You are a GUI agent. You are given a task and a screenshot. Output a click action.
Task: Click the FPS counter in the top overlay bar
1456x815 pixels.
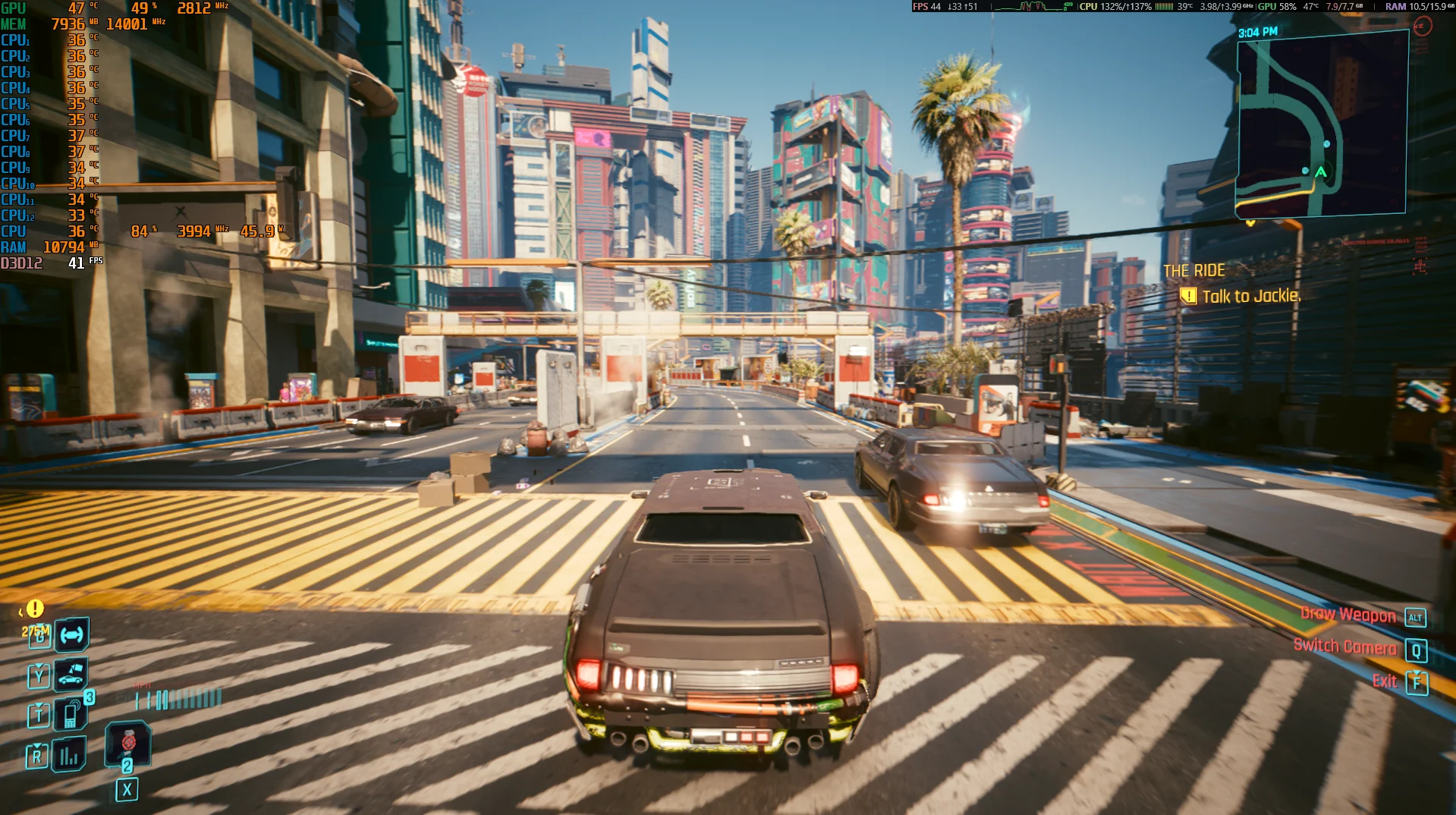(x=926, y=7)
